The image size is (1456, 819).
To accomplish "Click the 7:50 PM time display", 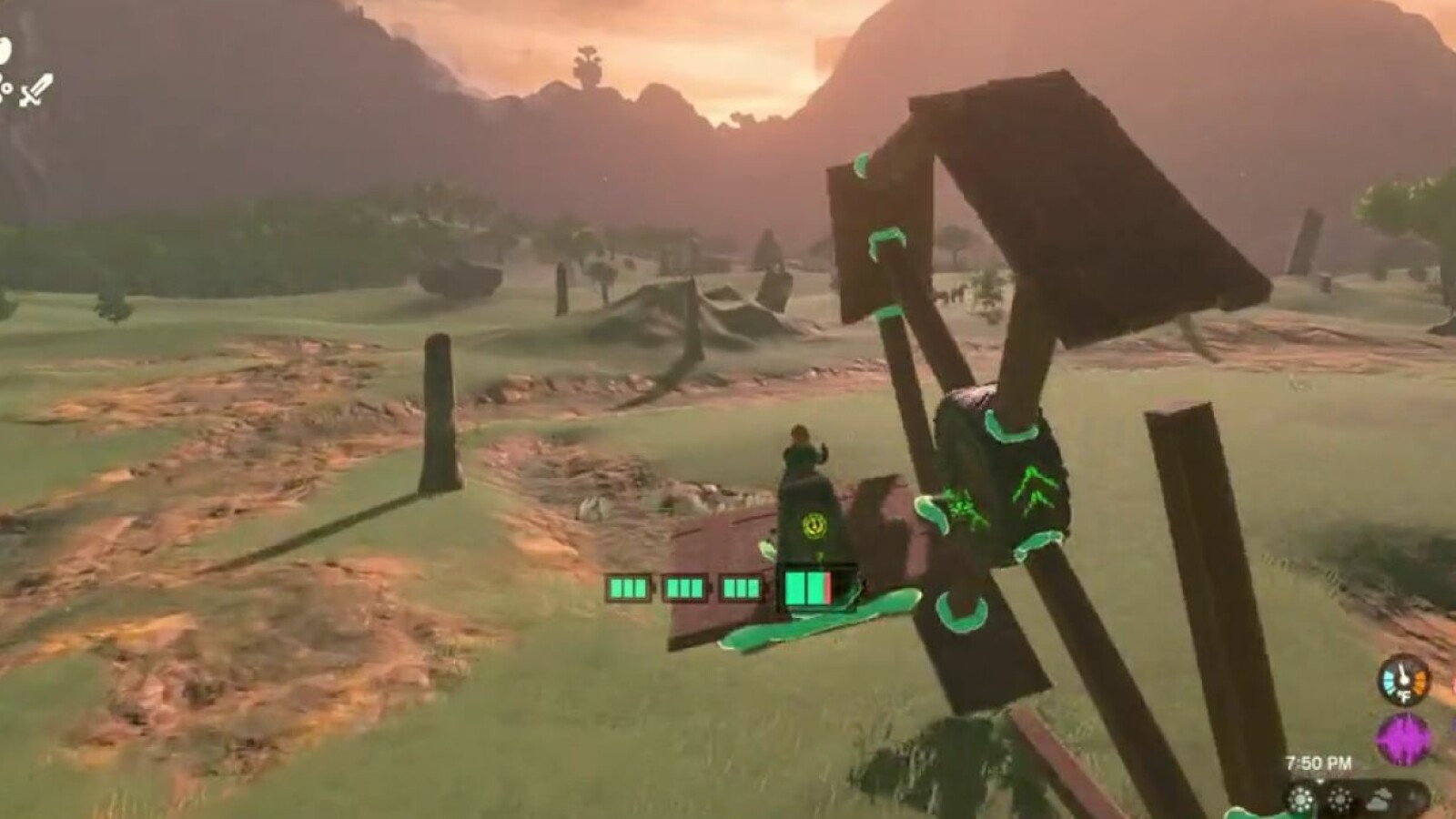I will pos(1319,761).
